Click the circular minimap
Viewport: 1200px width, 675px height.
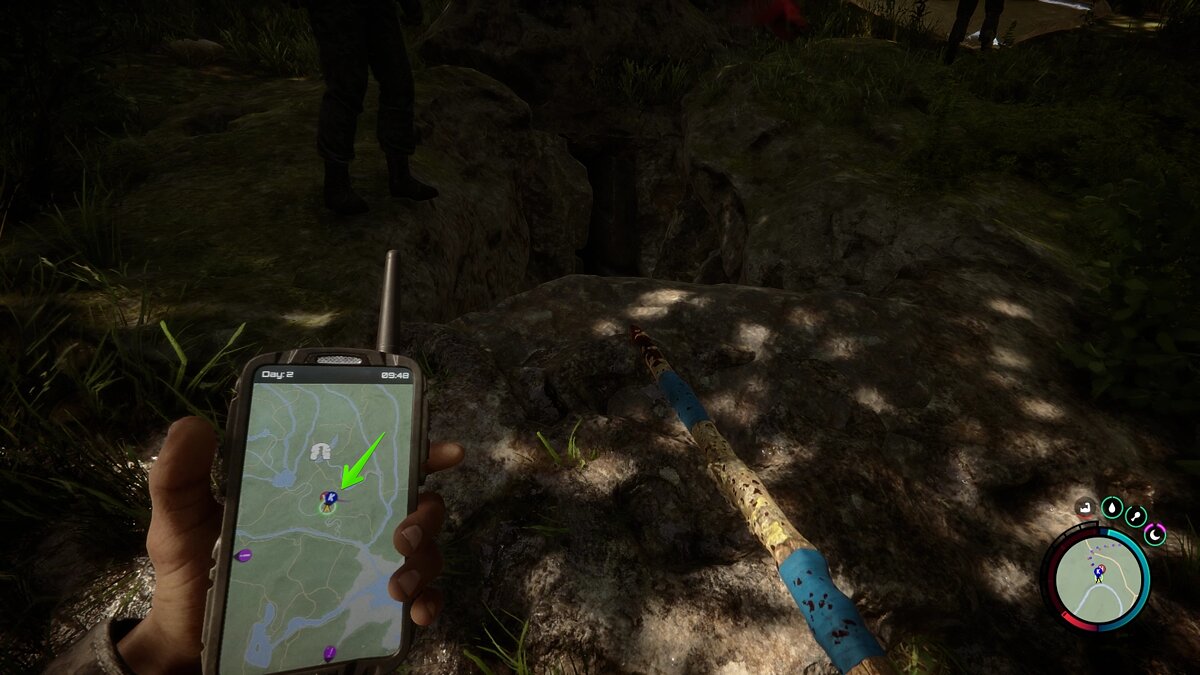pyautogui.click(x=1098, y=578)
